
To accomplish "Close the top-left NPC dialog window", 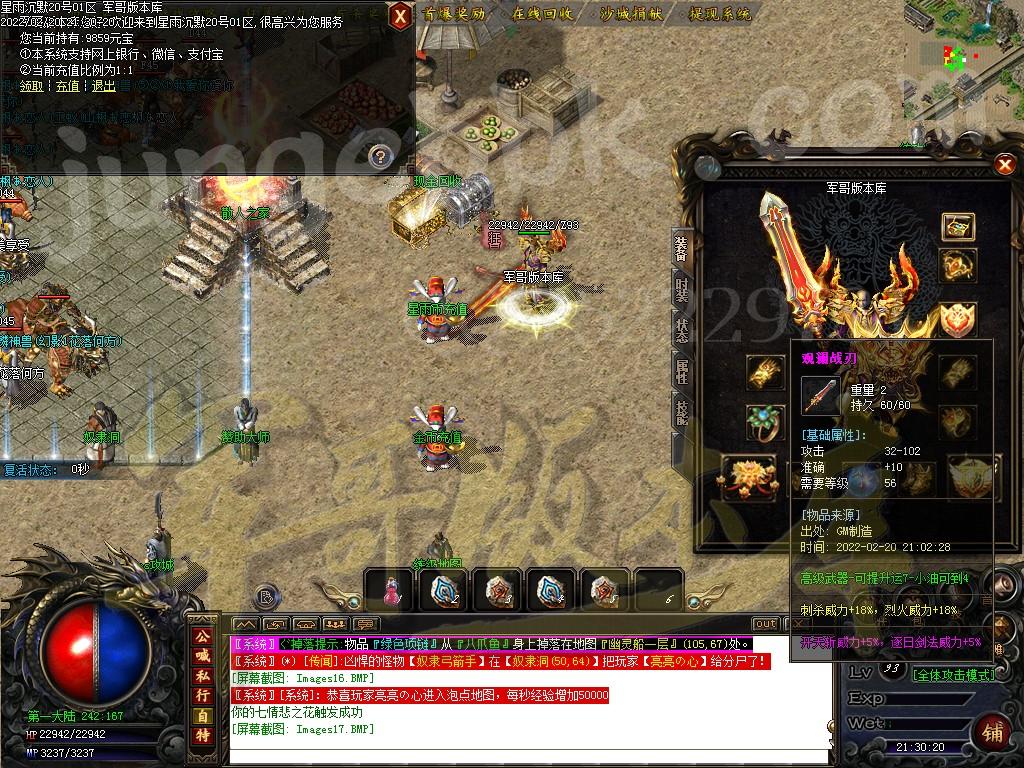I will click(x=400, y=15).
